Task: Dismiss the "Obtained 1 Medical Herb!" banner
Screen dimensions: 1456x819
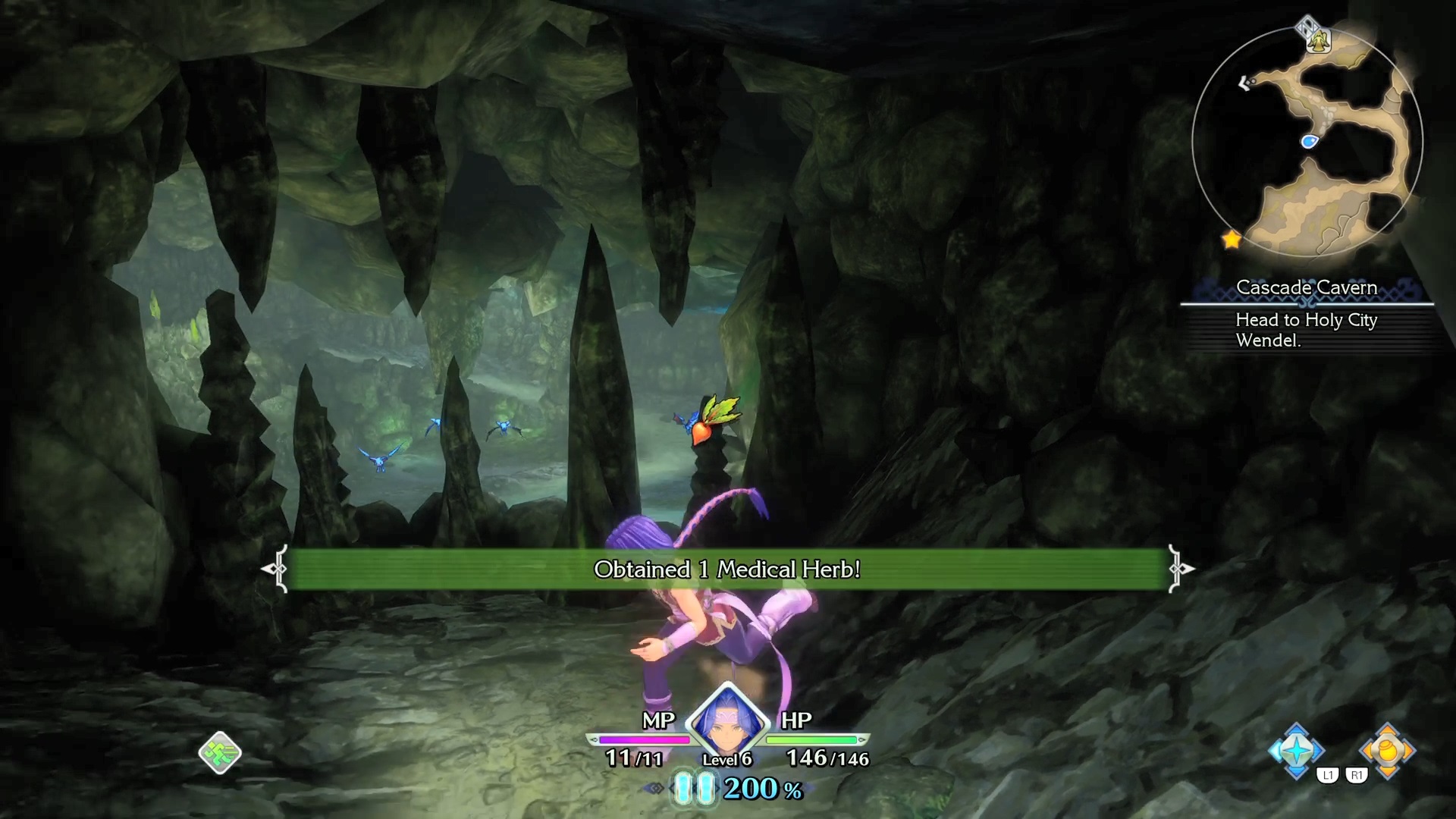Action: click(x=726, y=570)
